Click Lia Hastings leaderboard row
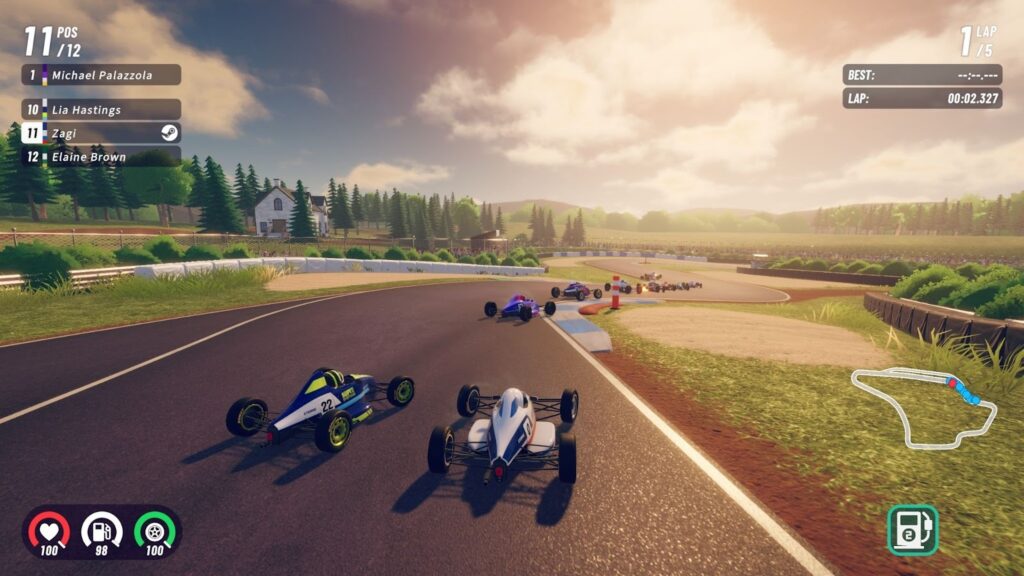This screenshot has width=1024, height=576. click(x=101, y=110)
